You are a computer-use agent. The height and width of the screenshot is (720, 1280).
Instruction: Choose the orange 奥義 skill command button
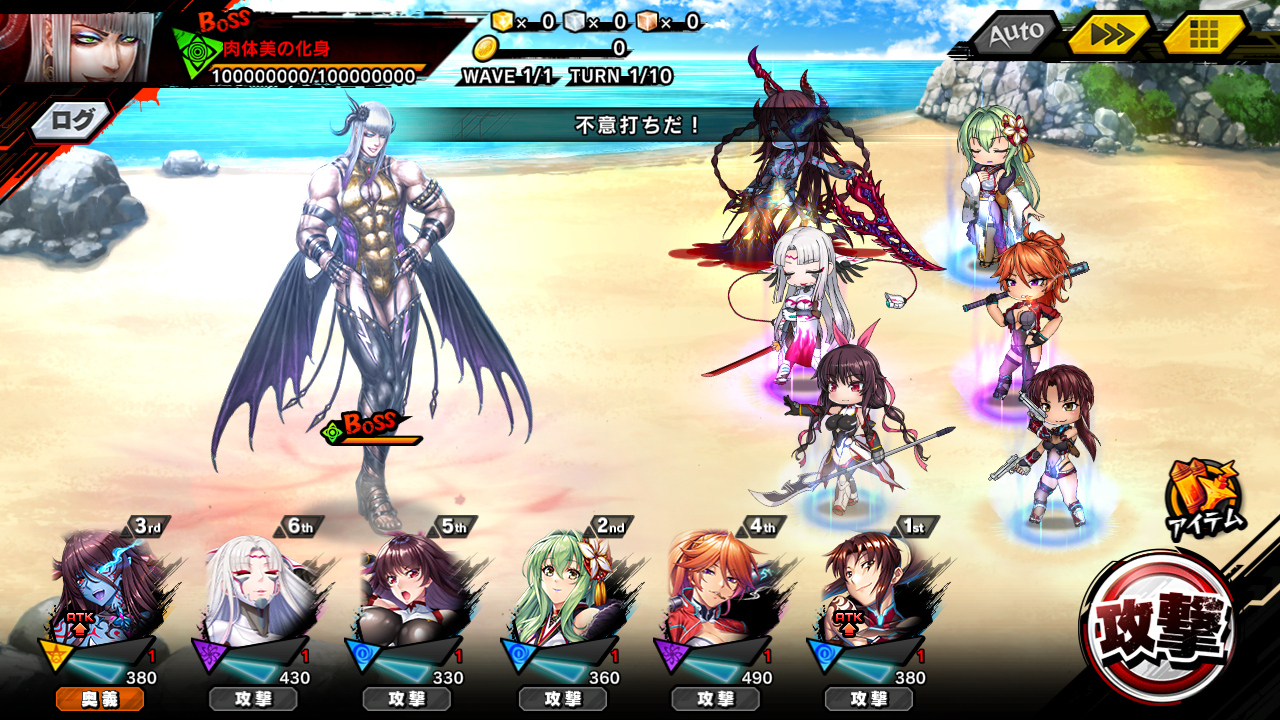point(100,699)
